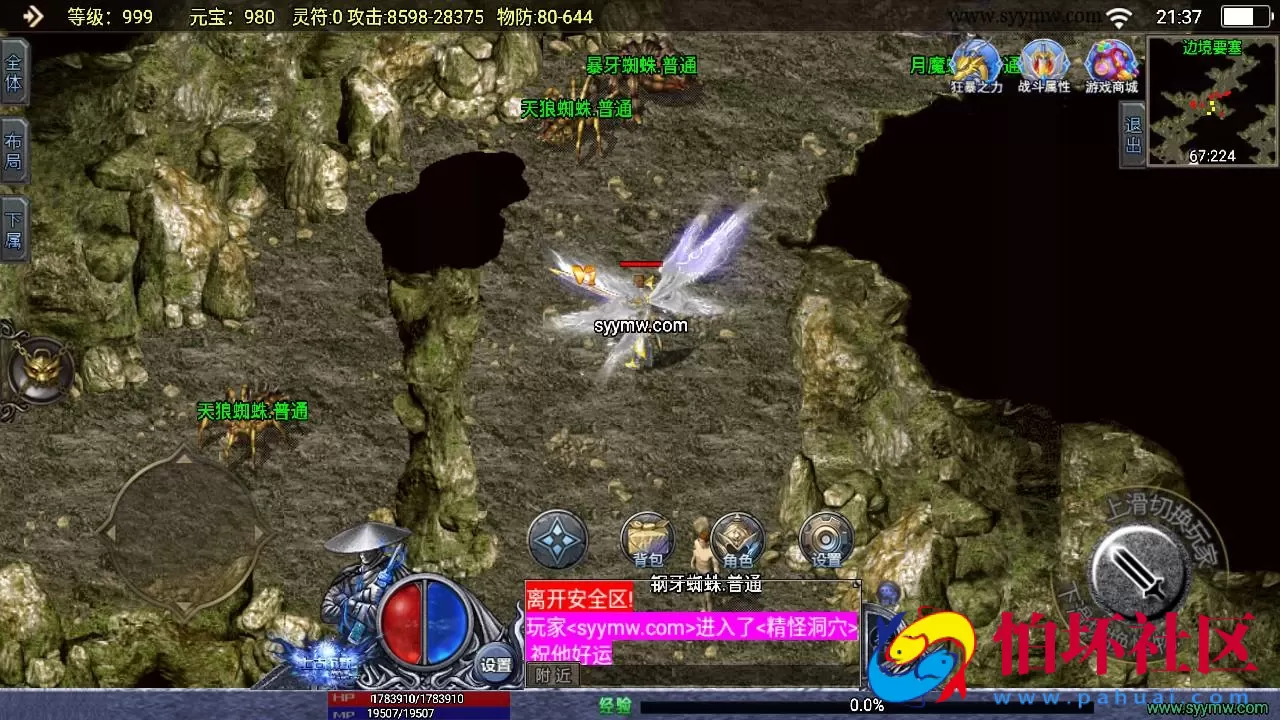This screenshot has width=1280, height=720.
Task: Switch to the 附近 chat tab
Action: click(551, 674)
